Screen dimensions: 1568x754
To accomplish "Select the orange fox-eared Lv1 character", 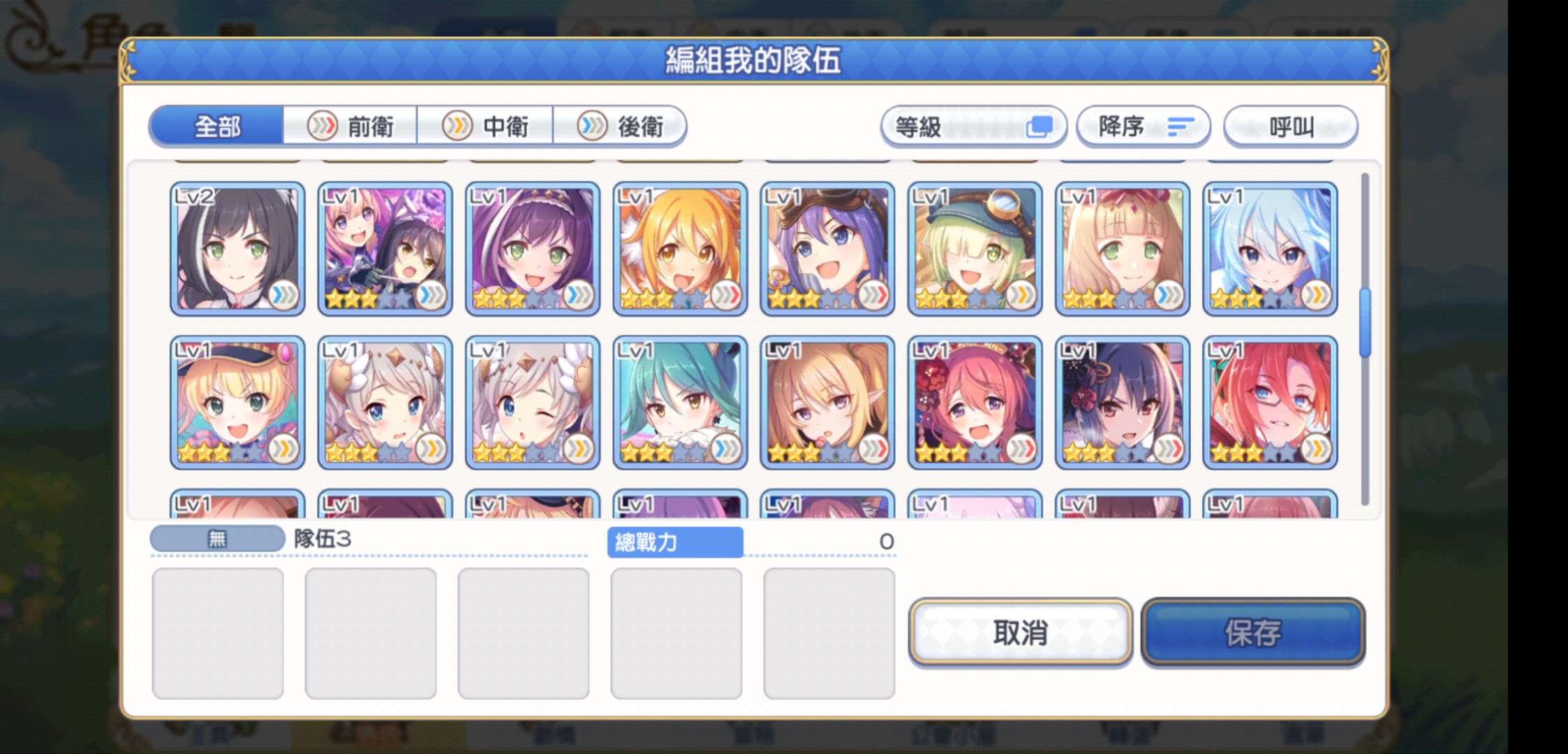I will pyautogui.click(x=679, y=249).
